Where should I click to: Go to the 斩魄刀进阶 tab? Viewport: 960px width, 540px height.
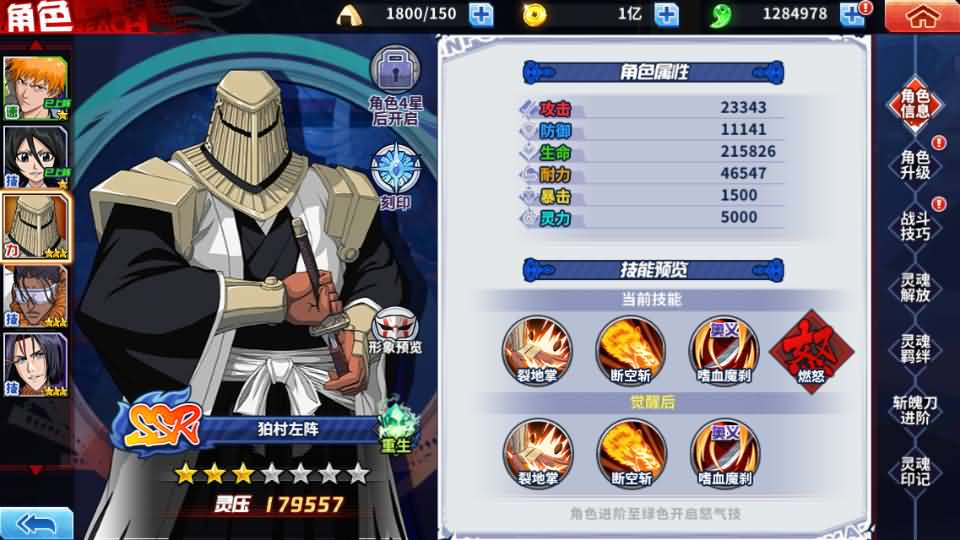coord(915,410)
